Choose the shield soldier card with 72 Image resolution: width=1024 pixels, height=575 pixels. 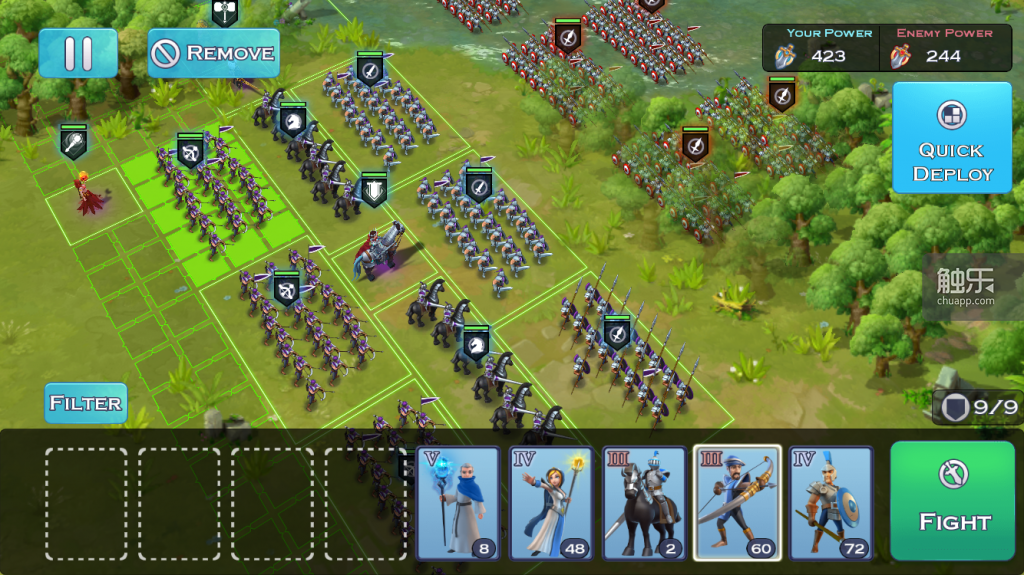830,502
